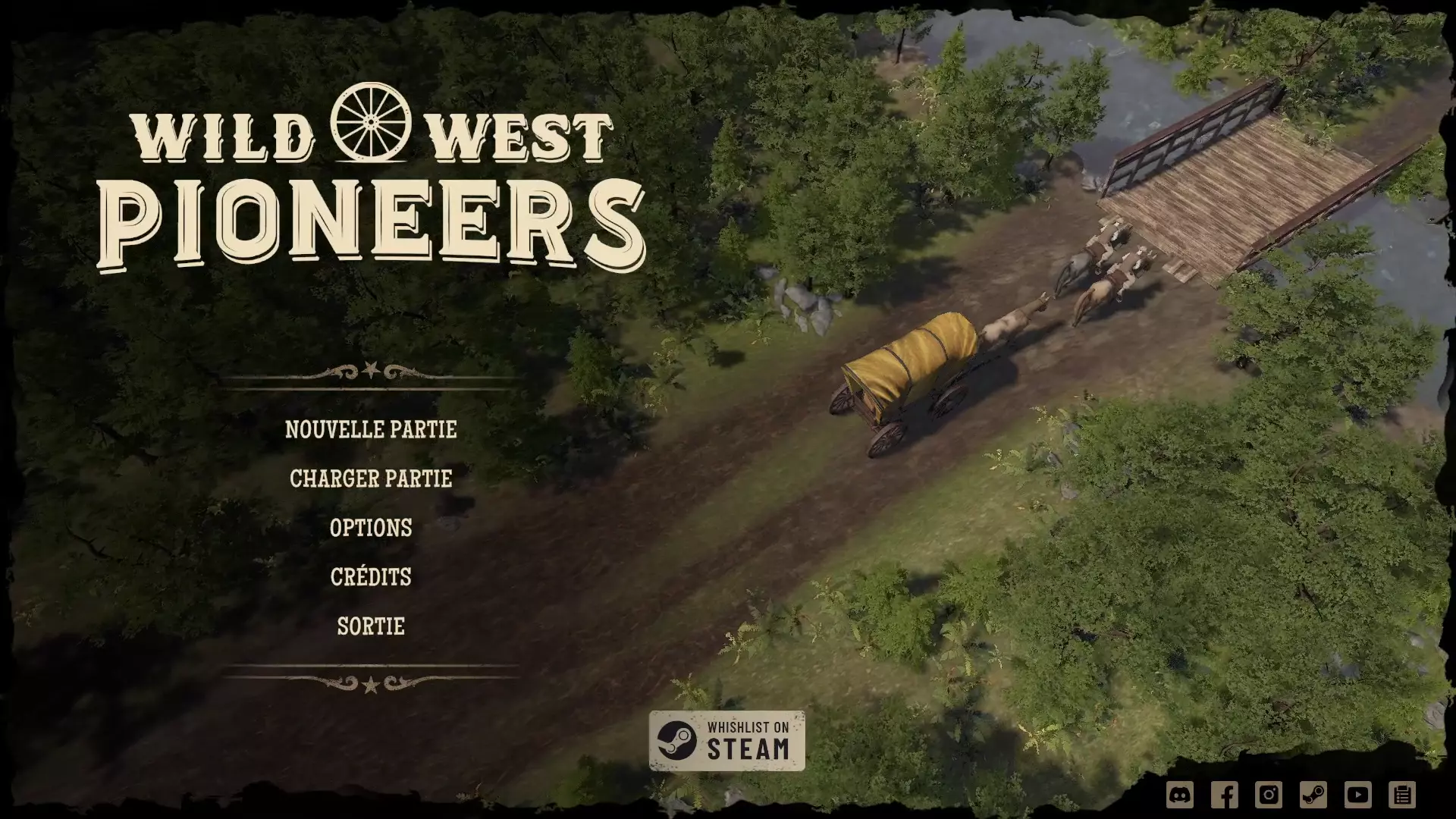View the Crédits screen
Image resolution: width=1456 pixels, height=819 pixels.
[371, 577]
